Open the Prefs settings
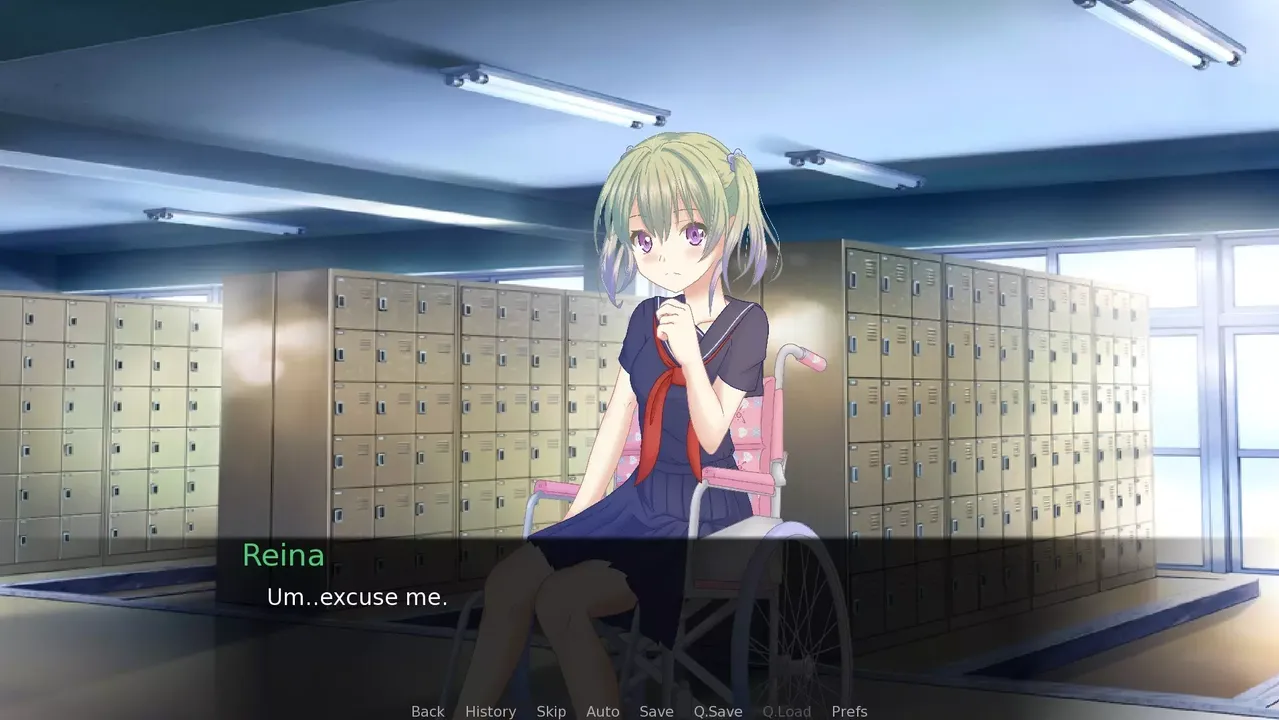This screenshot has height=720, width=1279. pos(849,711)
